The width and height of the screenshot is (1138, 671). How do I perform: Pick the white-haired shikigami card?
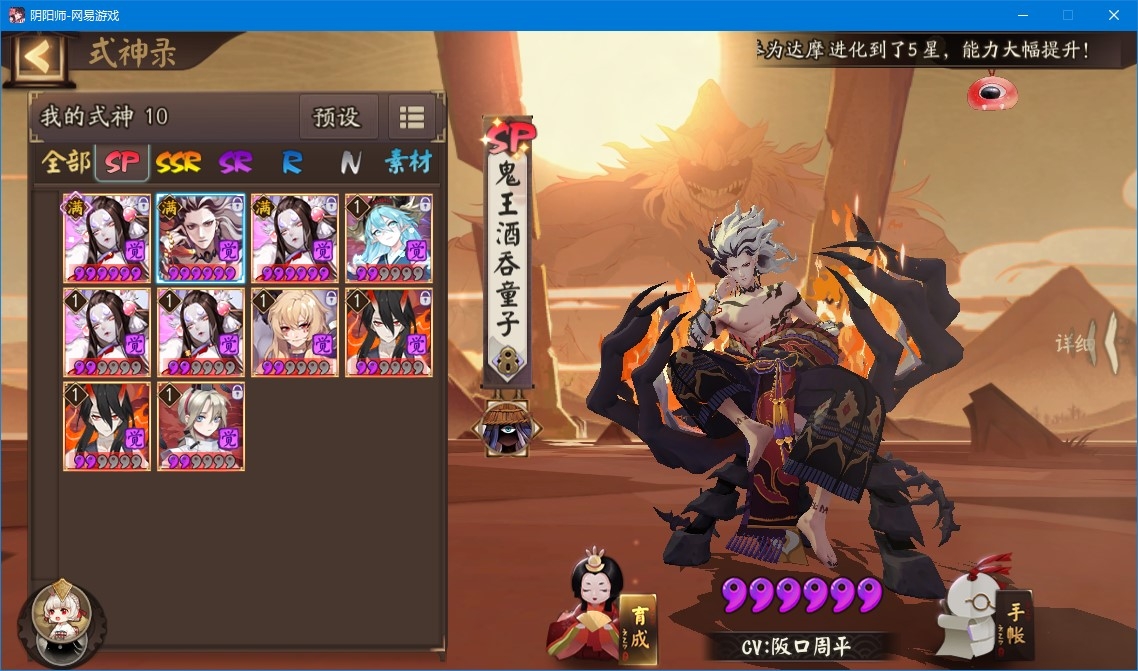point(200,426)
